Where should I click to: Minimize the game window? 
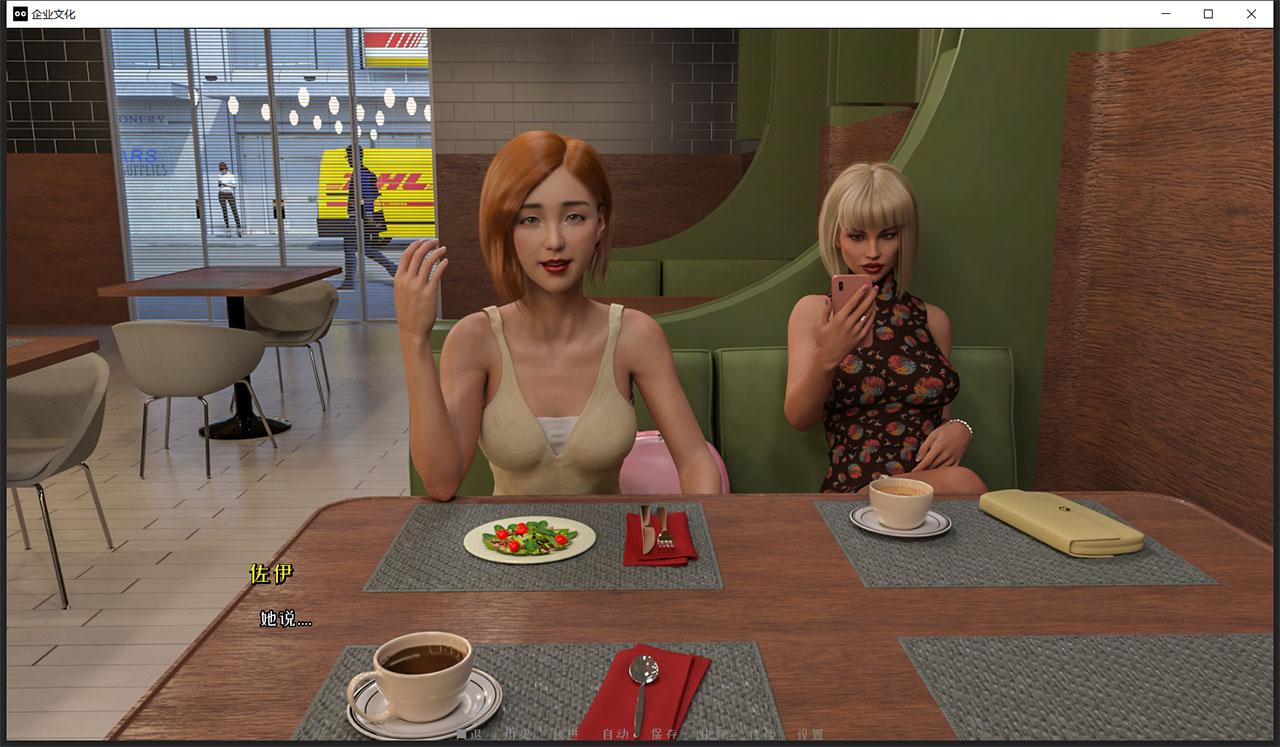click(1166, 14)
